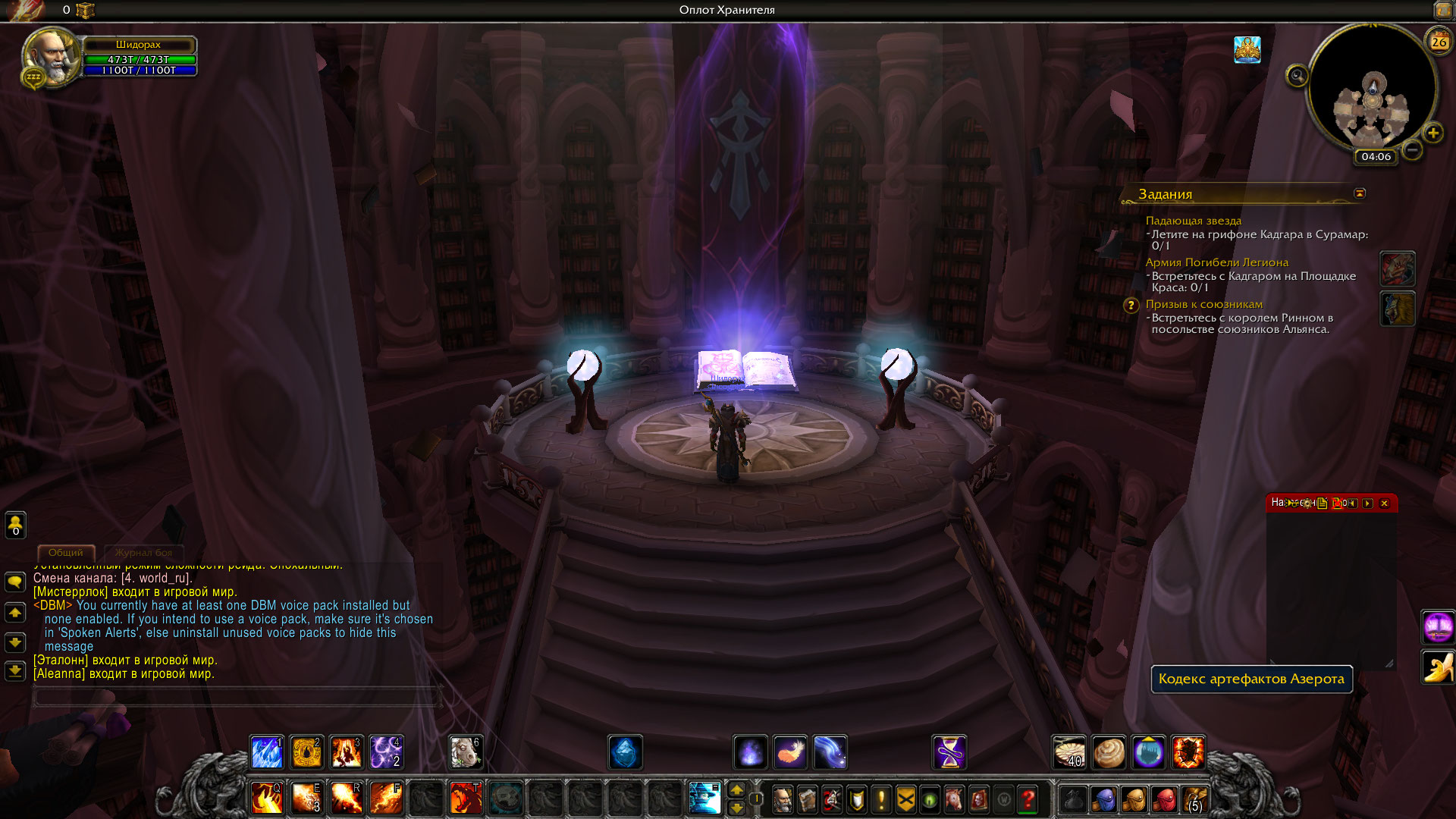This screenshot has width=1456, height=819.
Task: Use the sheep polymorph spell icon
Action: point(465,752)
